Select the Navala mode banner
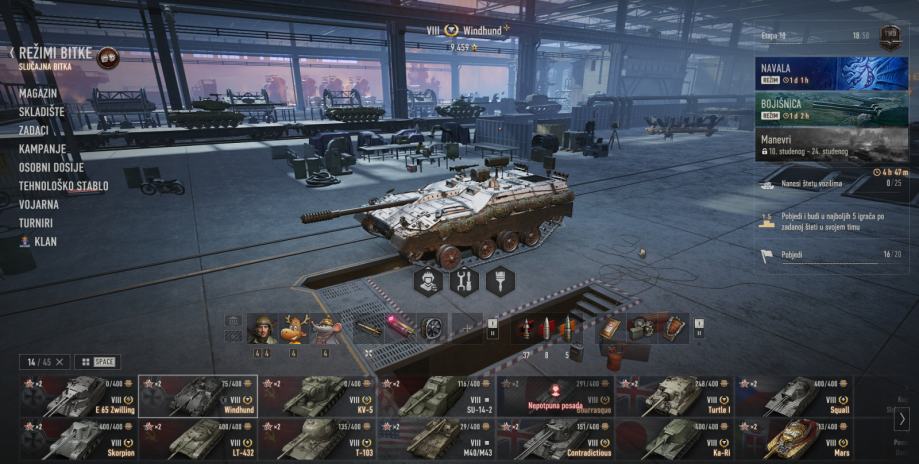919x464 pixels. [x=831, y=73]
